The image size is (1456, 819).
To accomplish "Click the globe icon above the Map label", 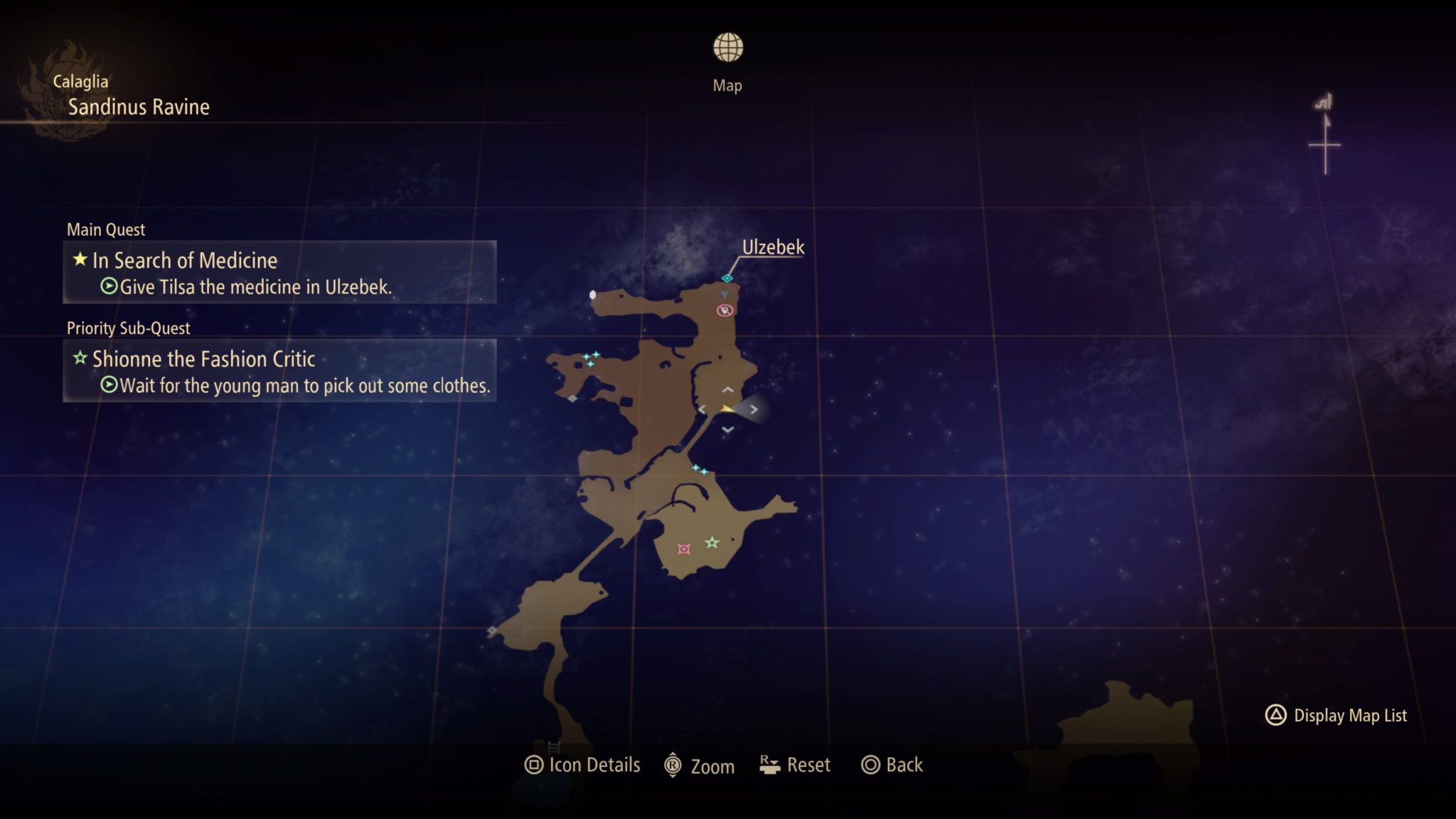I will click(x=727, y=48).
